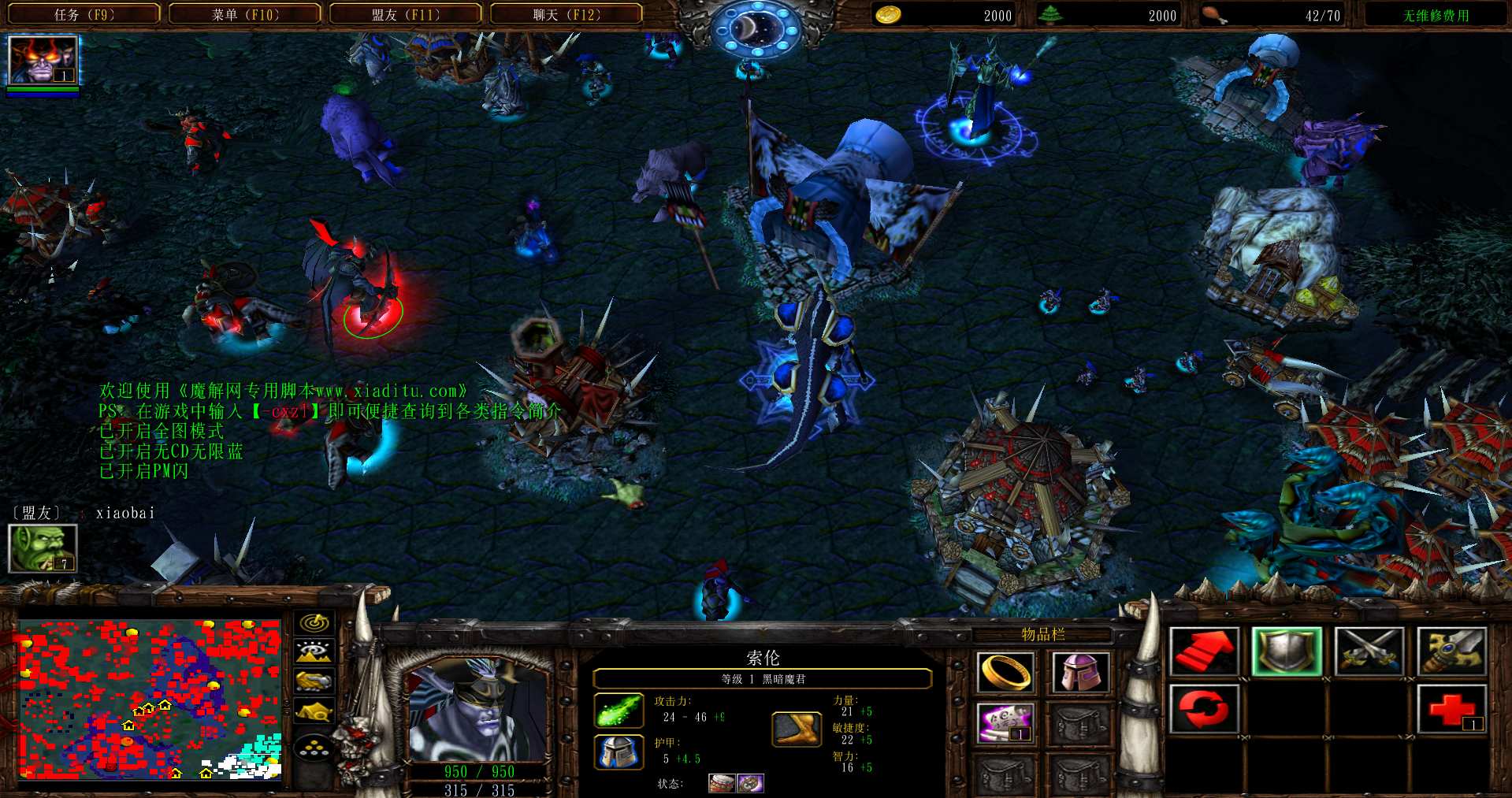Toggle minimap terrain display button

tap(314, 651)
